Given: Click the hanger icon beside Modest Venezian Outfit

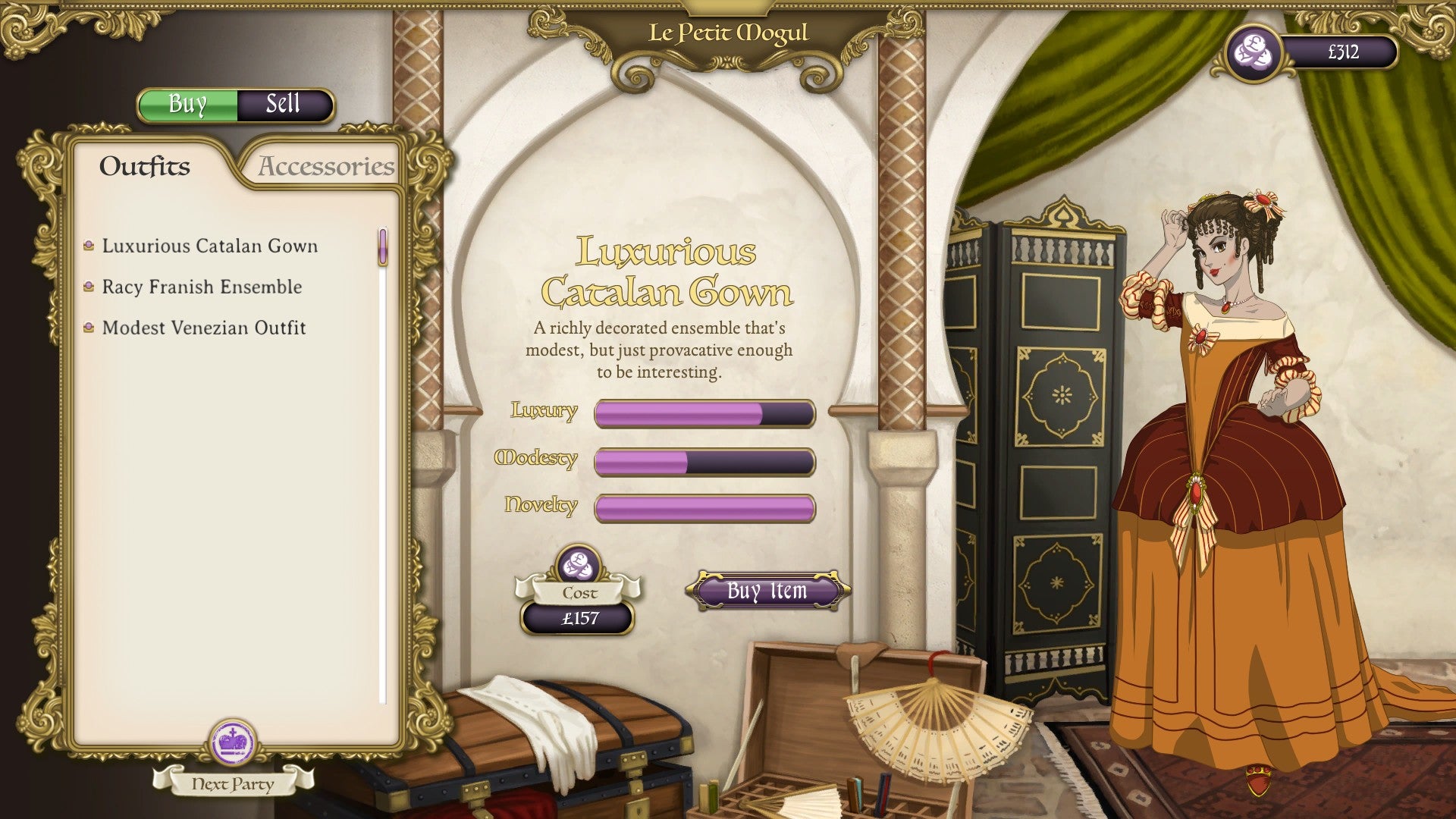Looking at the screenshot, I should (x=89, y=327).
